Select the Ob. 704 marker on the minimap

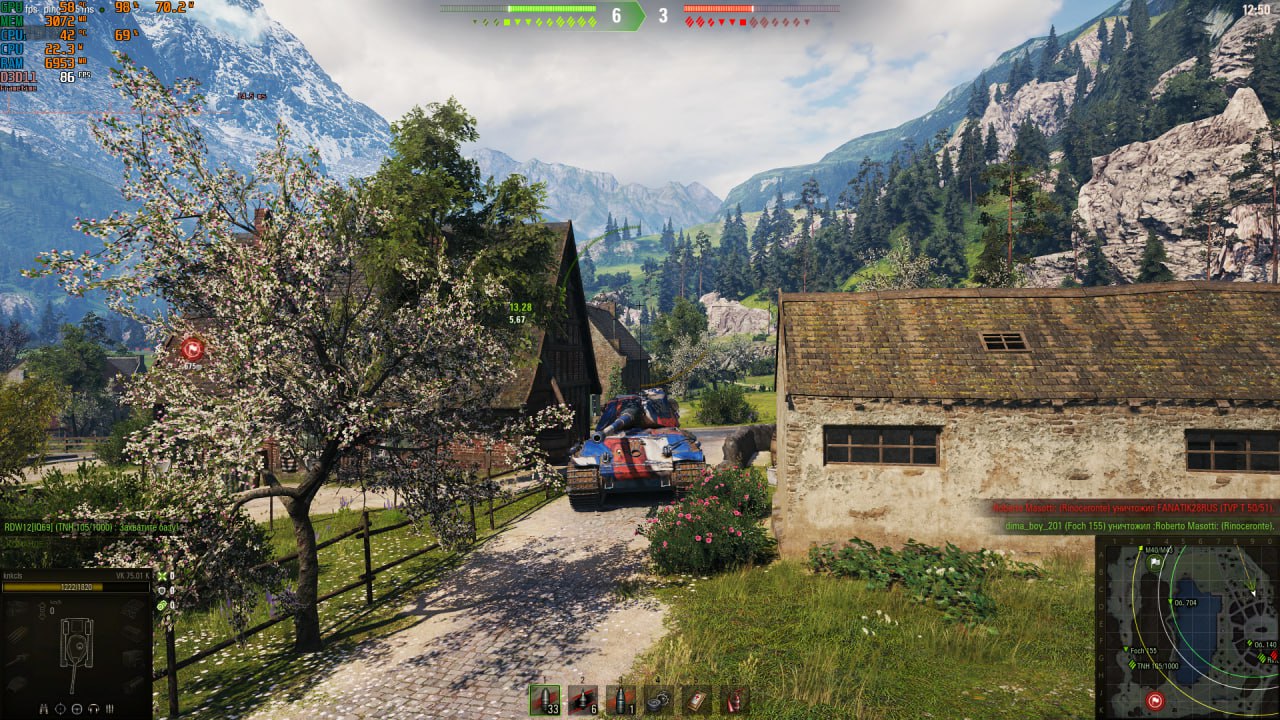click(x=1168, y=602)
